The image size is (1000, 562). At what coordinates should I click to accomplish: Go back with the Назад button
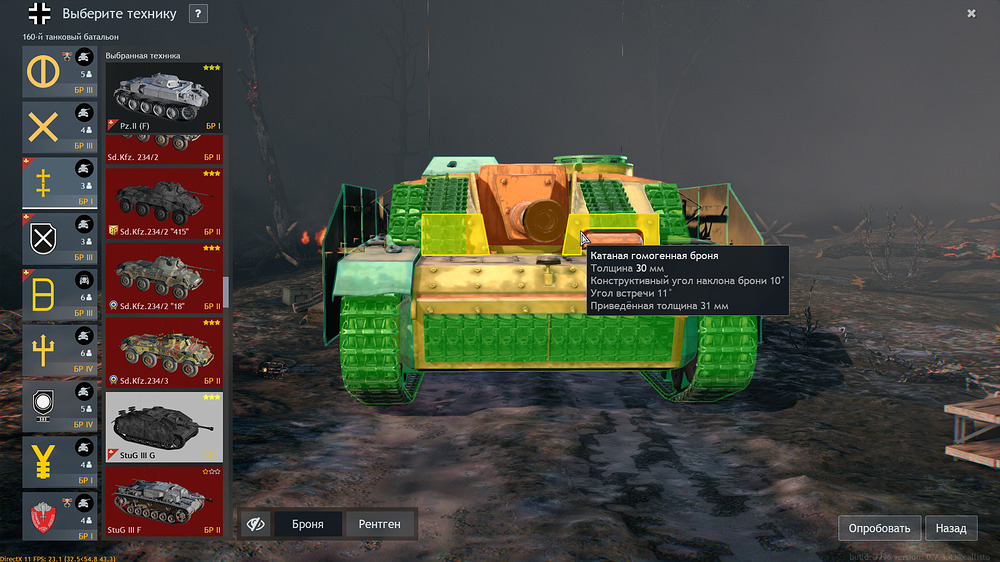(x=951, y=528)
